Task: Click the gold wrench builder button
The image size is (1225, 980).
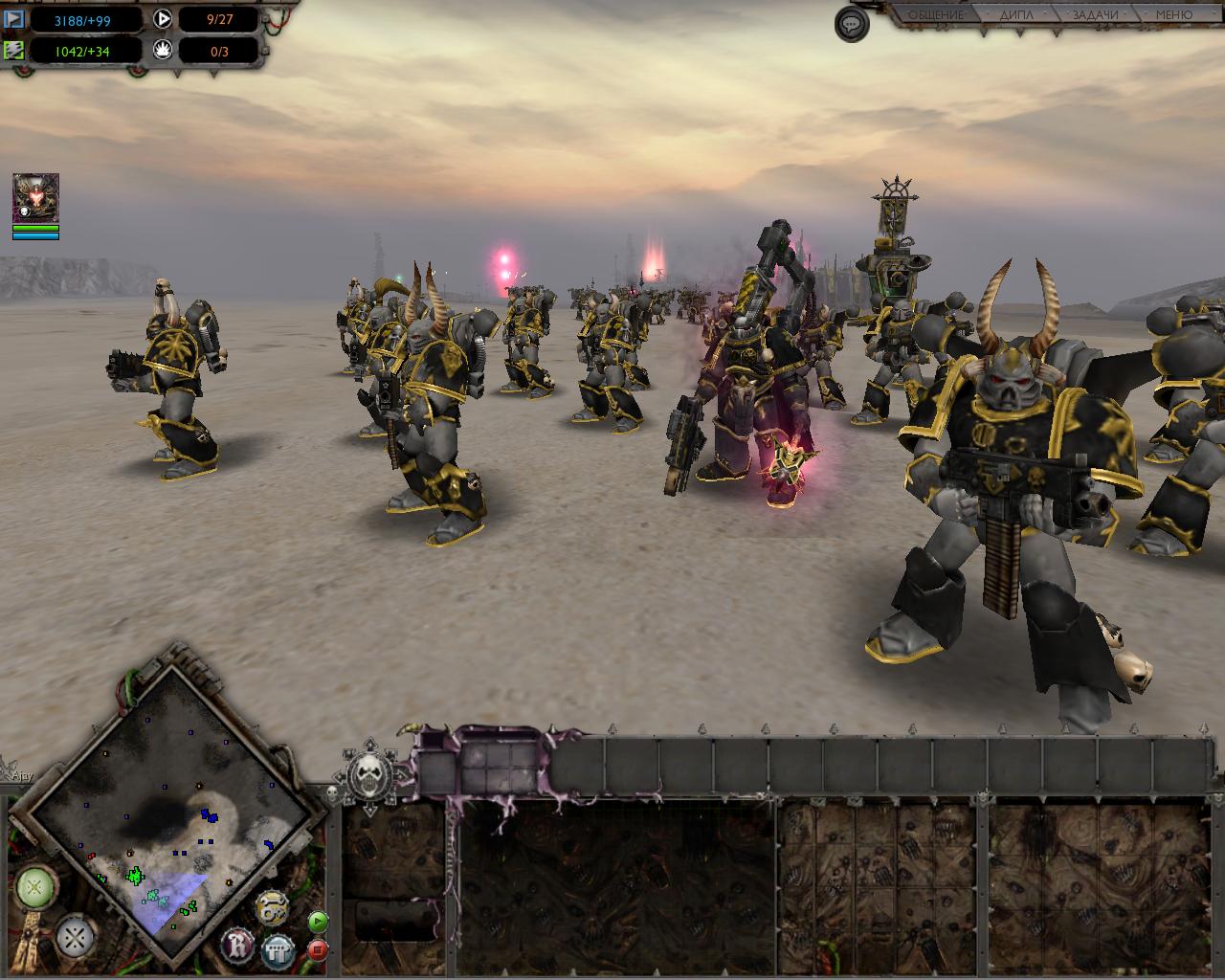Action: click(x=273, y=908)
